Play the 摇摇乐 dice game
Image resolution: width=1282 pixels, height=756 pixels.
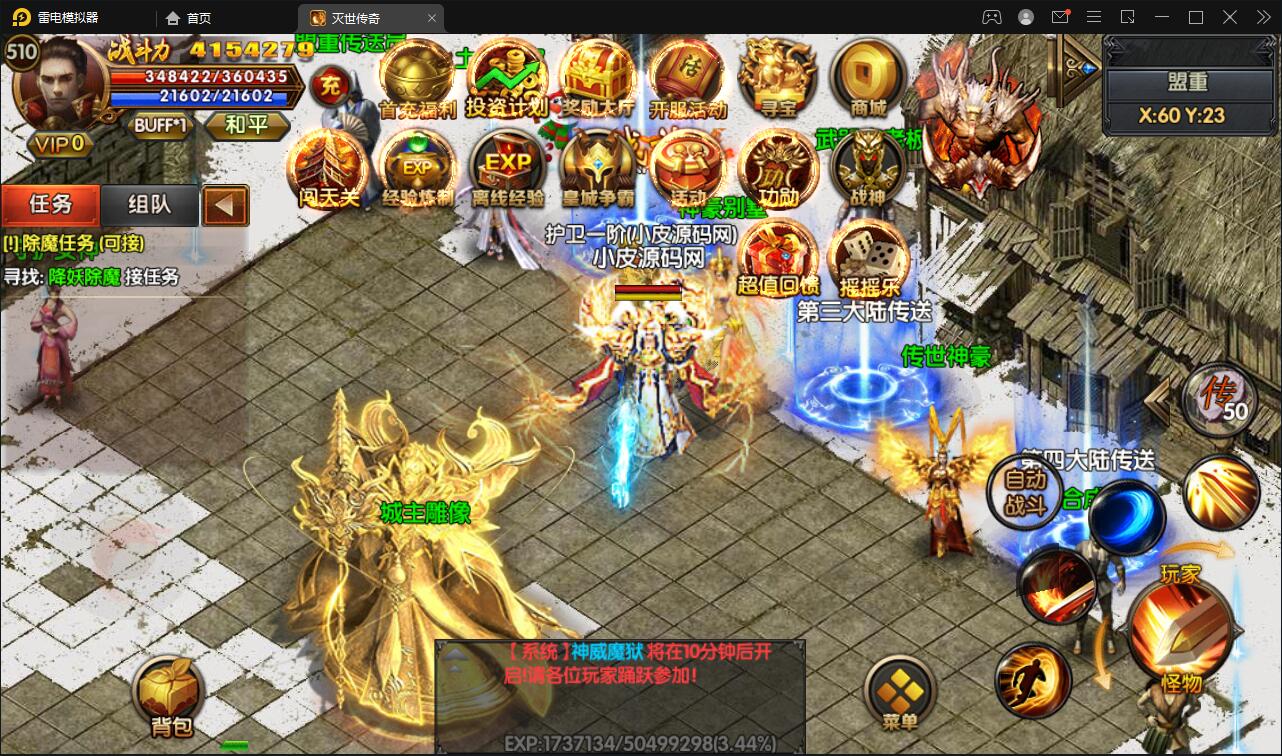pos(868,256)
